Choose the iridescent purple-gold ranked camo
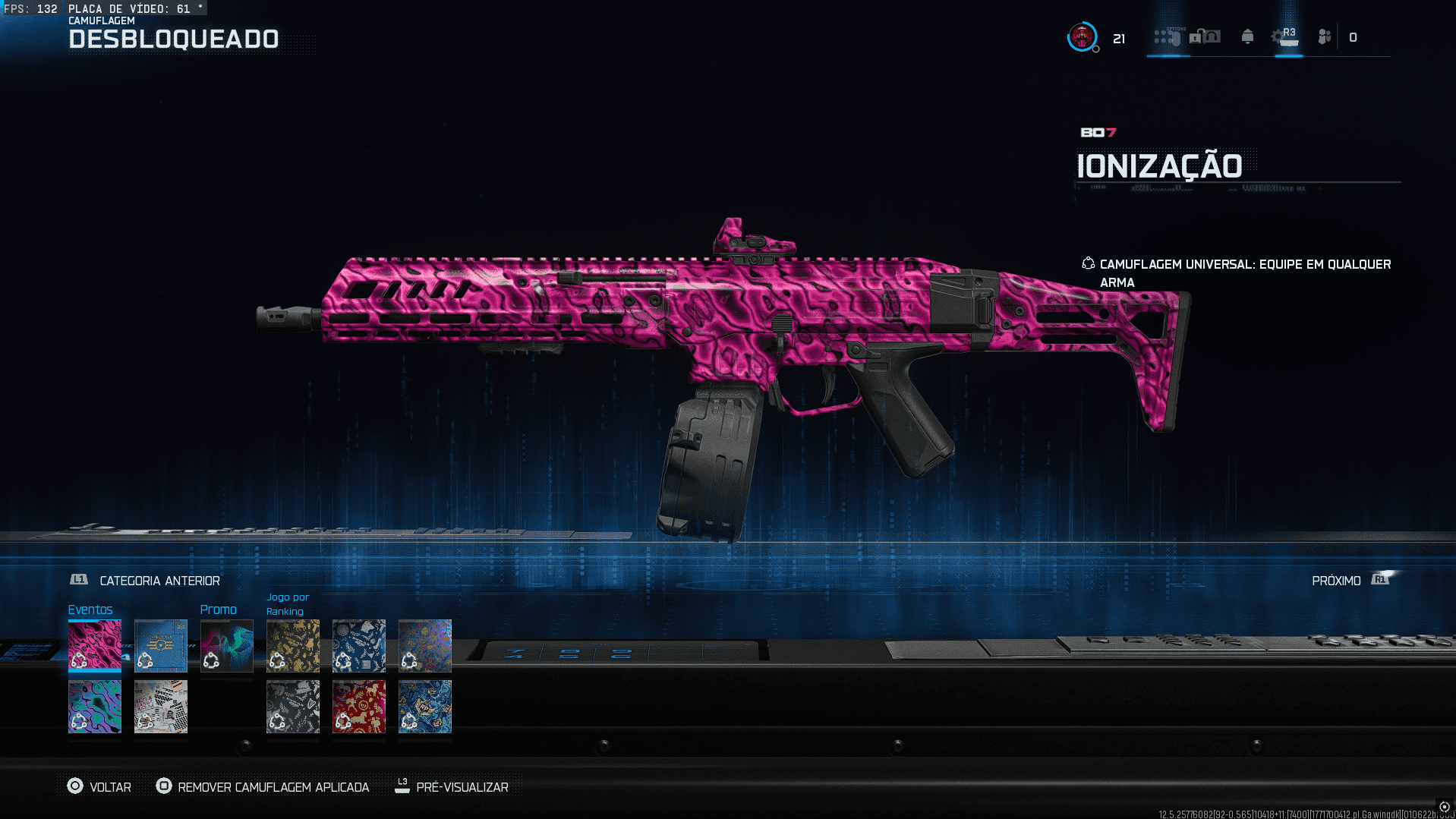 point(425,645)
